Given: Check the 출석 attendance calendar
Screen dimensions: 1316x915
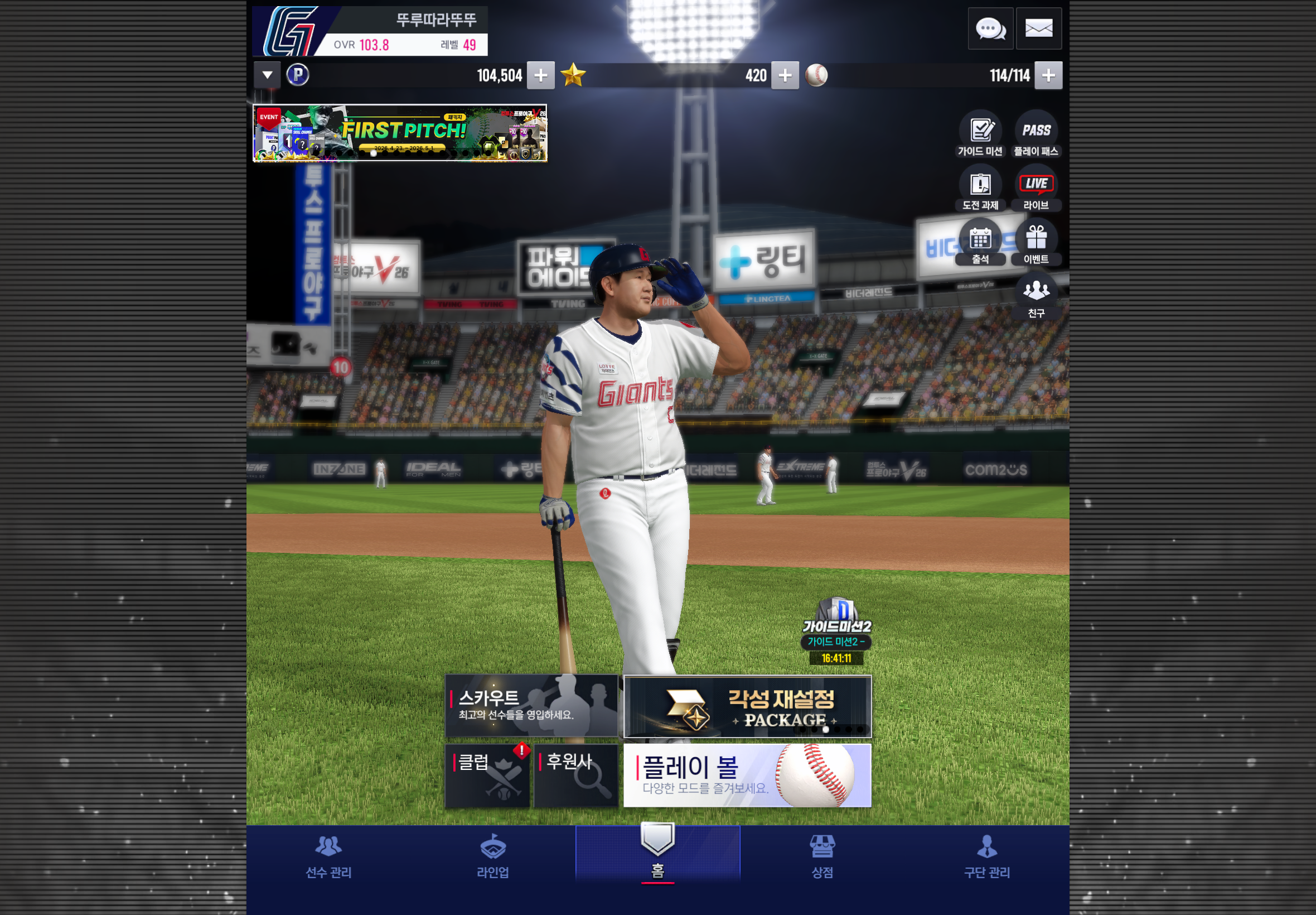Looking at the screenshot, I should (980, 243).
